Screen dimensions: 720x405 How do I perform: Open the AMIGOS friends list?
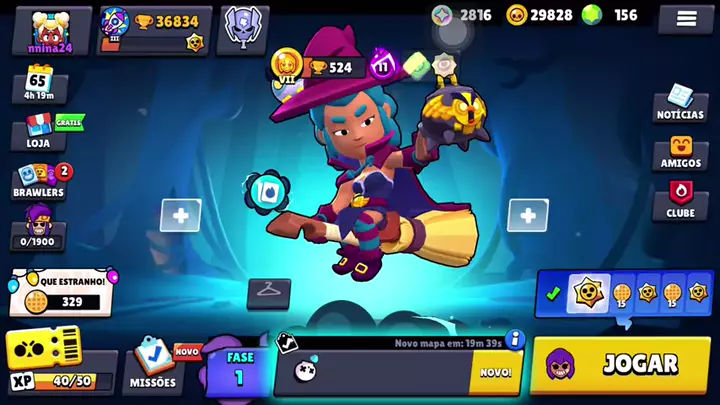pos(680,151)
